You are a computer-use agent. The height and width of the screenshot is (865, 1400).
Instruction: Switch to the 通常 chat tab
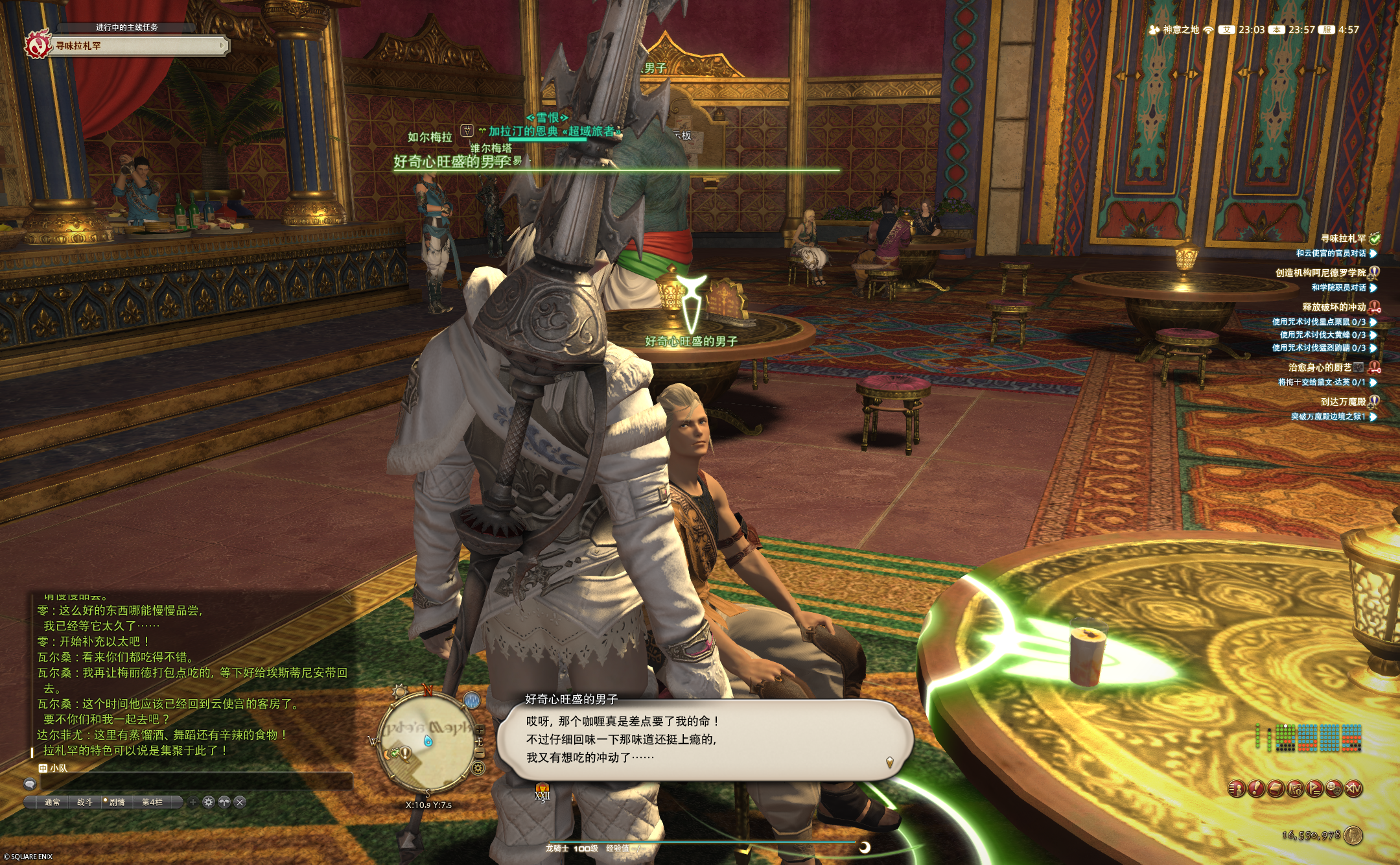pos(52,802)
